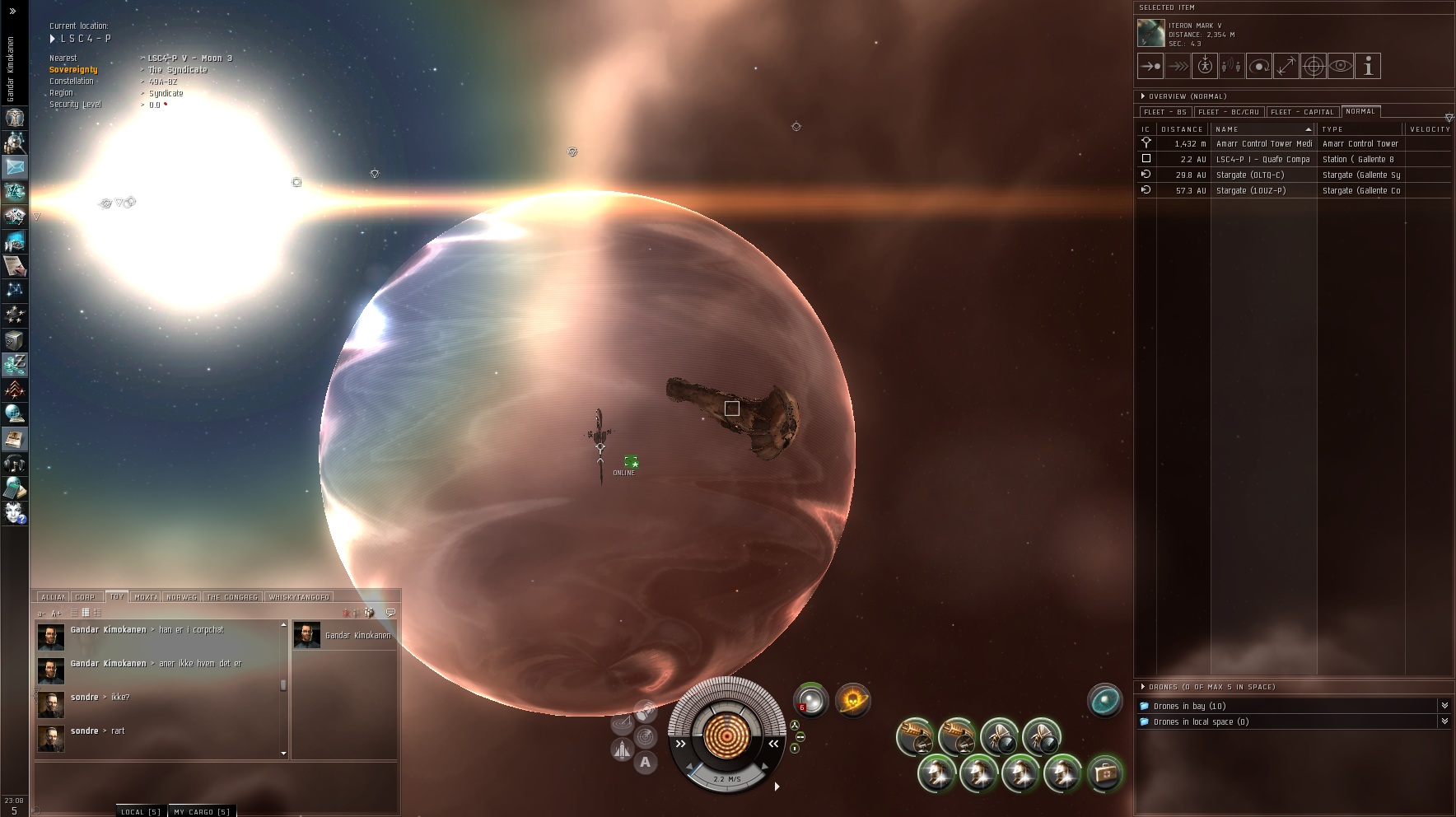The width and height of the screenshot is (1456, 817).
Task: Increase chat font size with A+
Action: (56, 614)
